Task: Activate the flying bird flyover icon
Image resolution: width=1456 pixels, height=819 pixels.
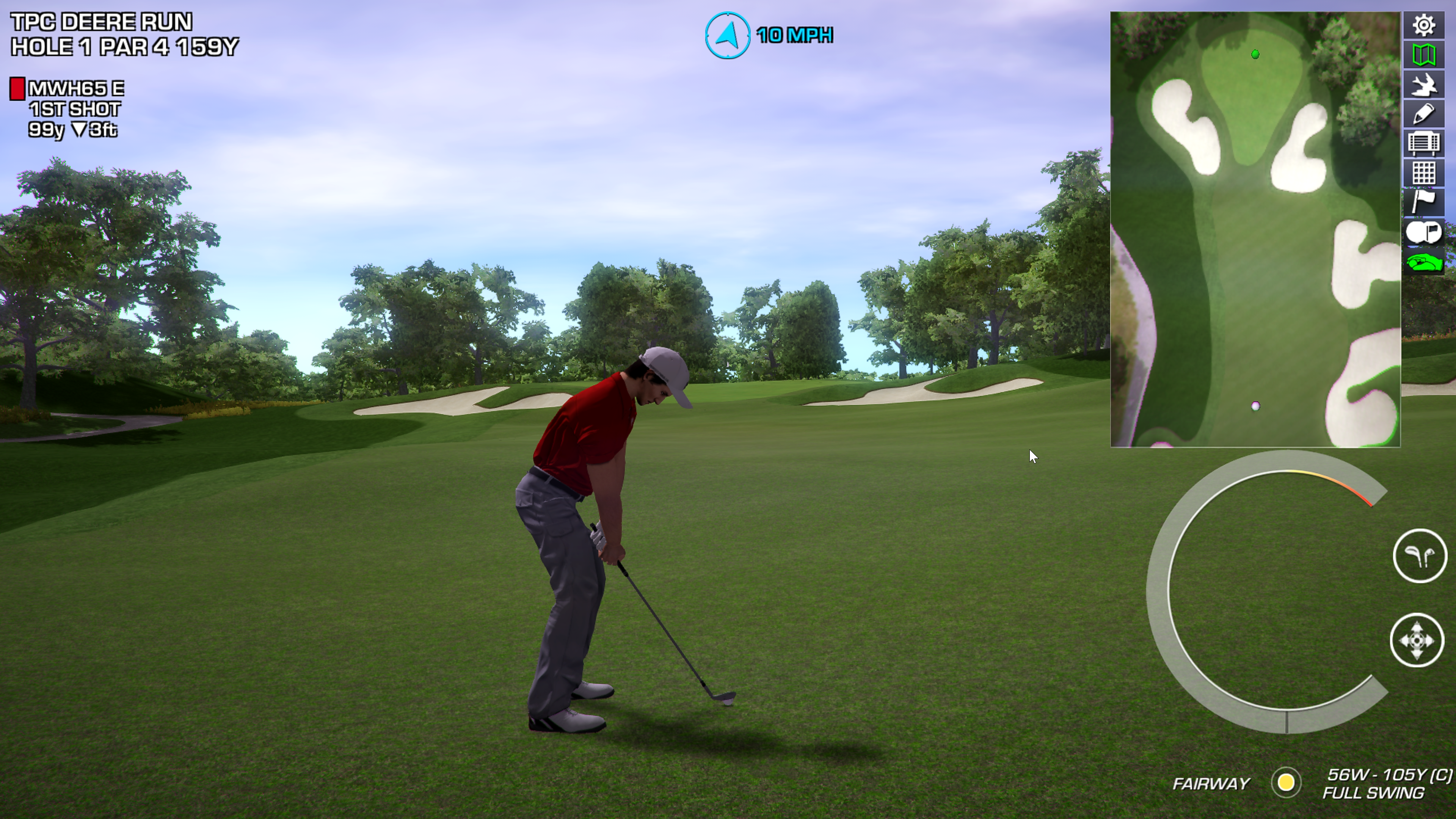Action: (1423, 85)
